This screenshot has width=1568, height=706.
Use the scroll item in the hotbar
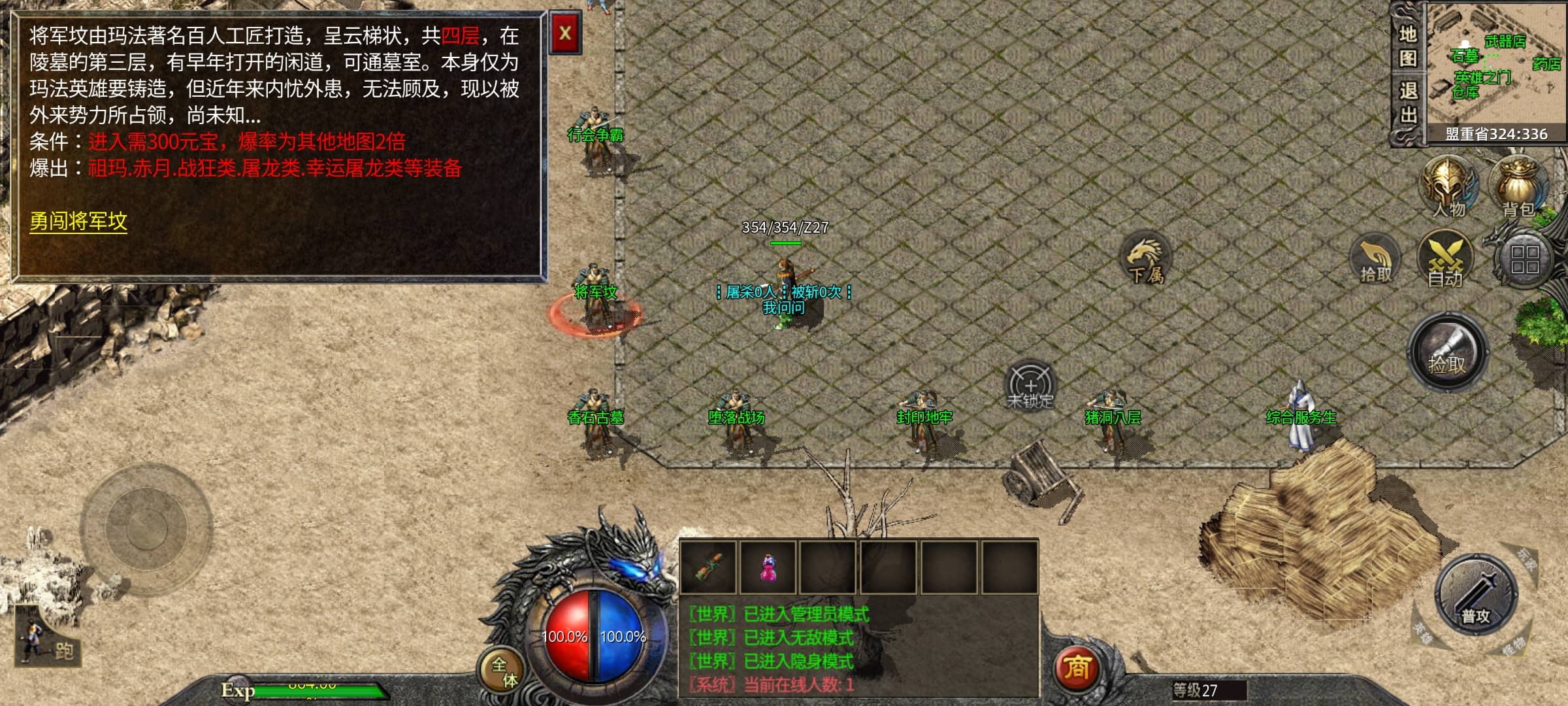(708, 567)
